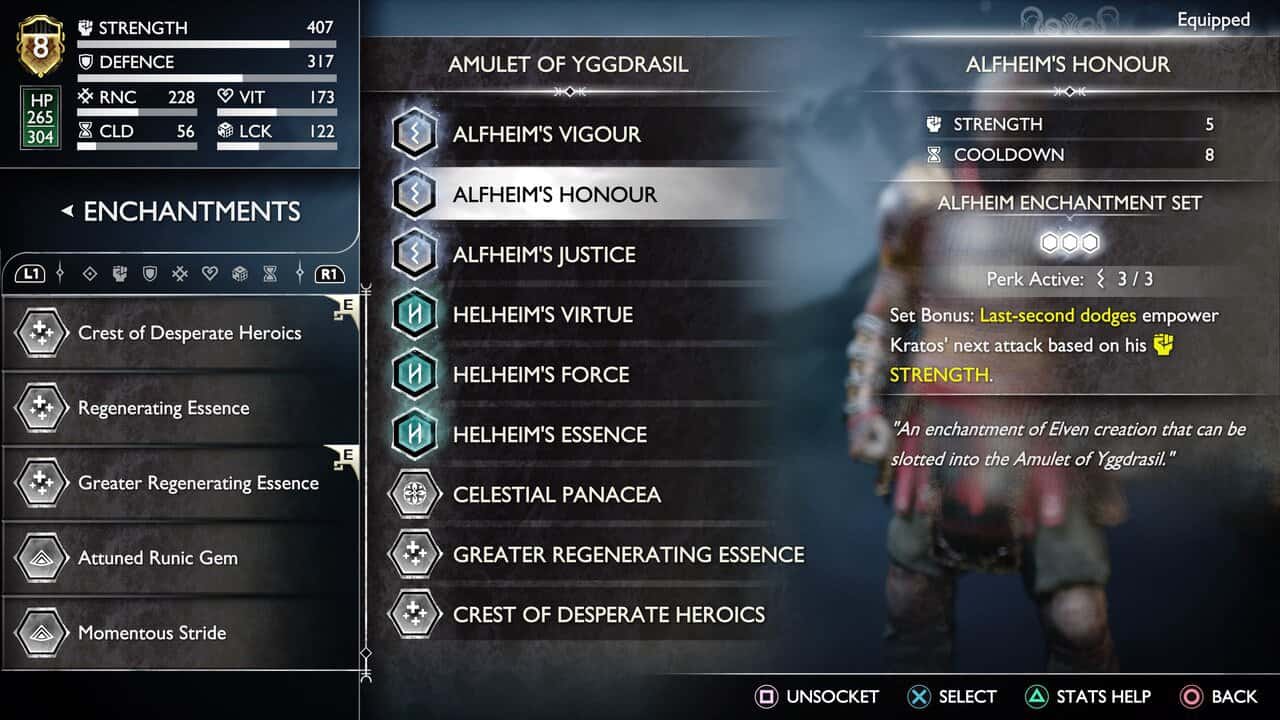Go back using the Enchantments header arrow
This screenshot has height=720, width=1280.
[x=67, y=211]
